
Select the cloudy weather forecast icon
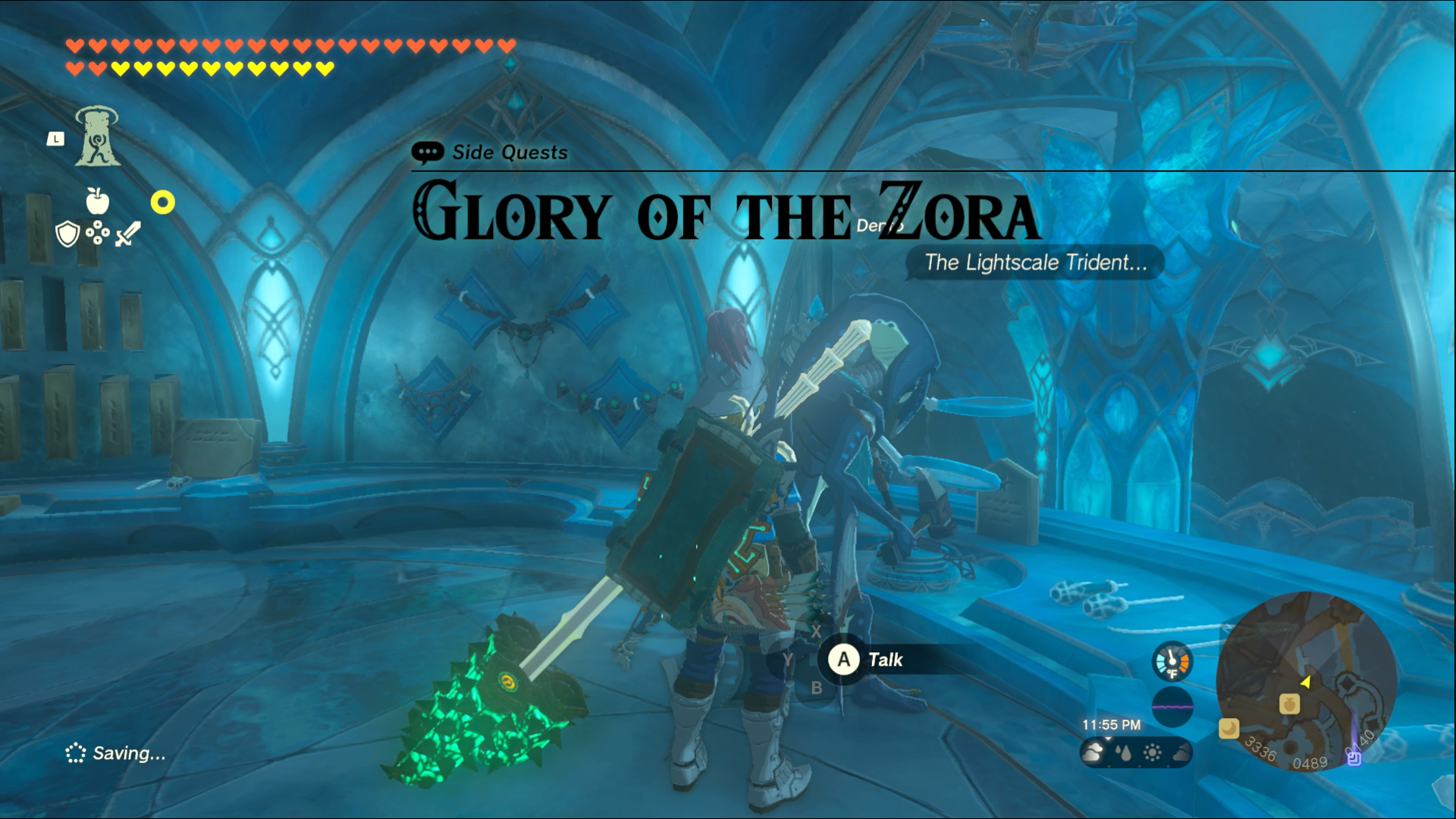tap(1092, 752)
